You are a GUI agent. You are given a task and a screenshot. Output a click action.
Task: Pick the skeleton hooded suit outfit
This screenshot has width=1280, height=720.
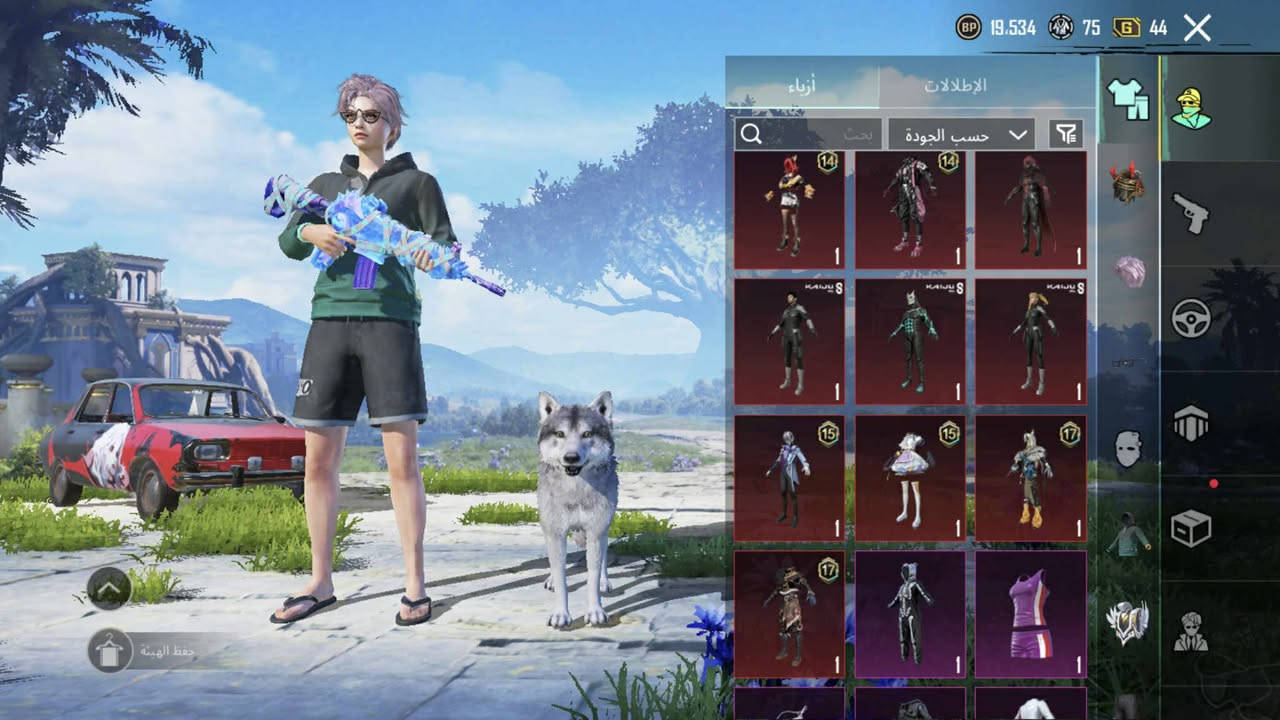(910, 612)
